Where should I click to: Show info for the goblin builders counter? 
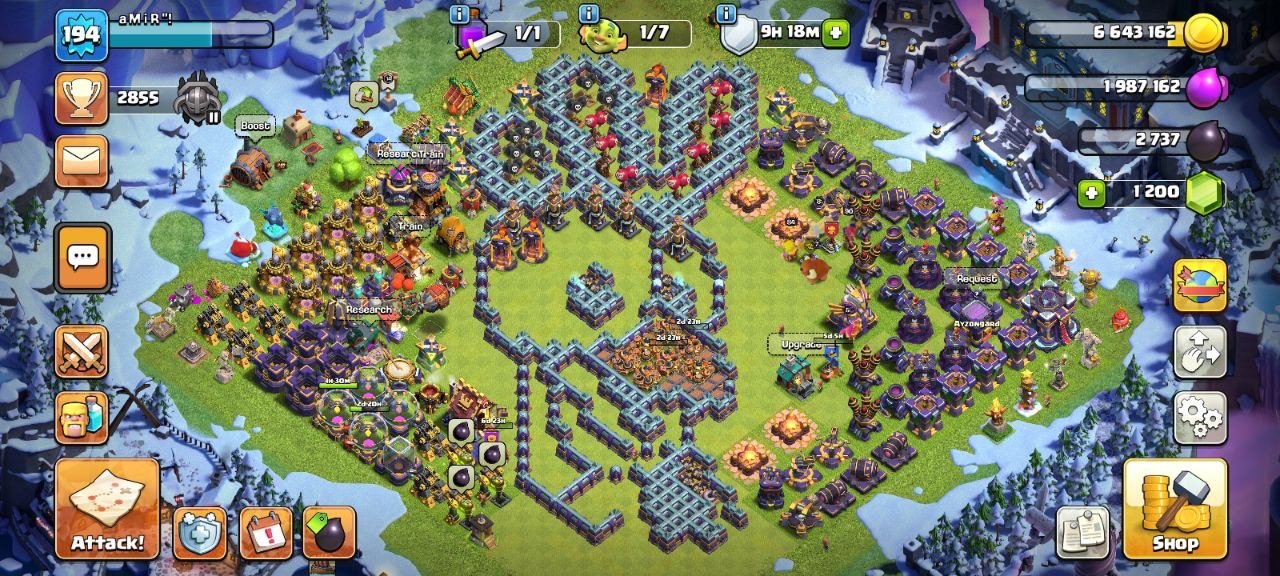click(588, 14)
